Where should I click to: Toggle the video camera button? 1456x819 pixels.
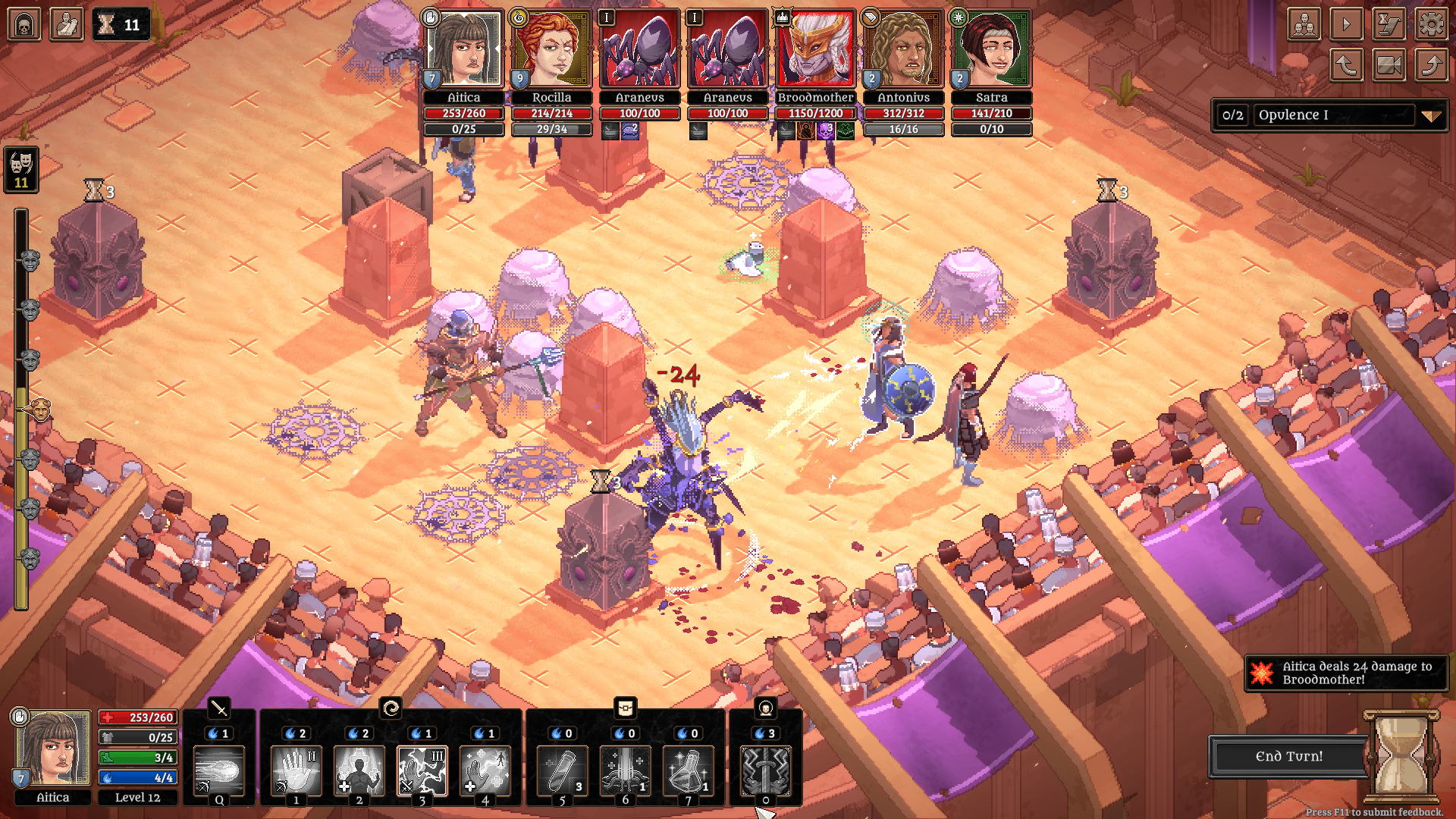pyautogui.click(x=1389, y=65)
